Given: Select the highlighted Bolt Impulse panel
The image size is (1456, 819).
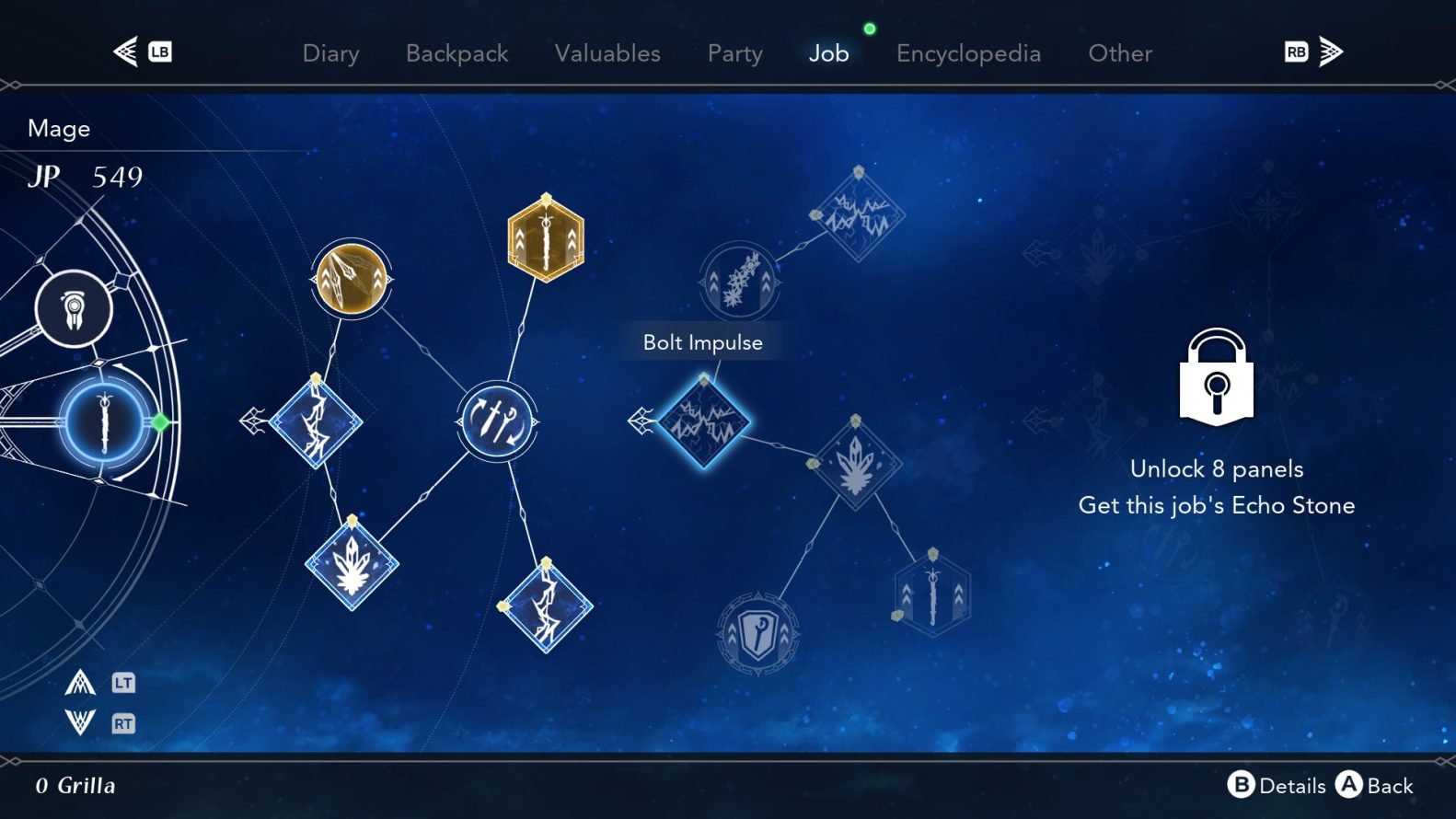Looking at the screenshot, I should point(704,421).
